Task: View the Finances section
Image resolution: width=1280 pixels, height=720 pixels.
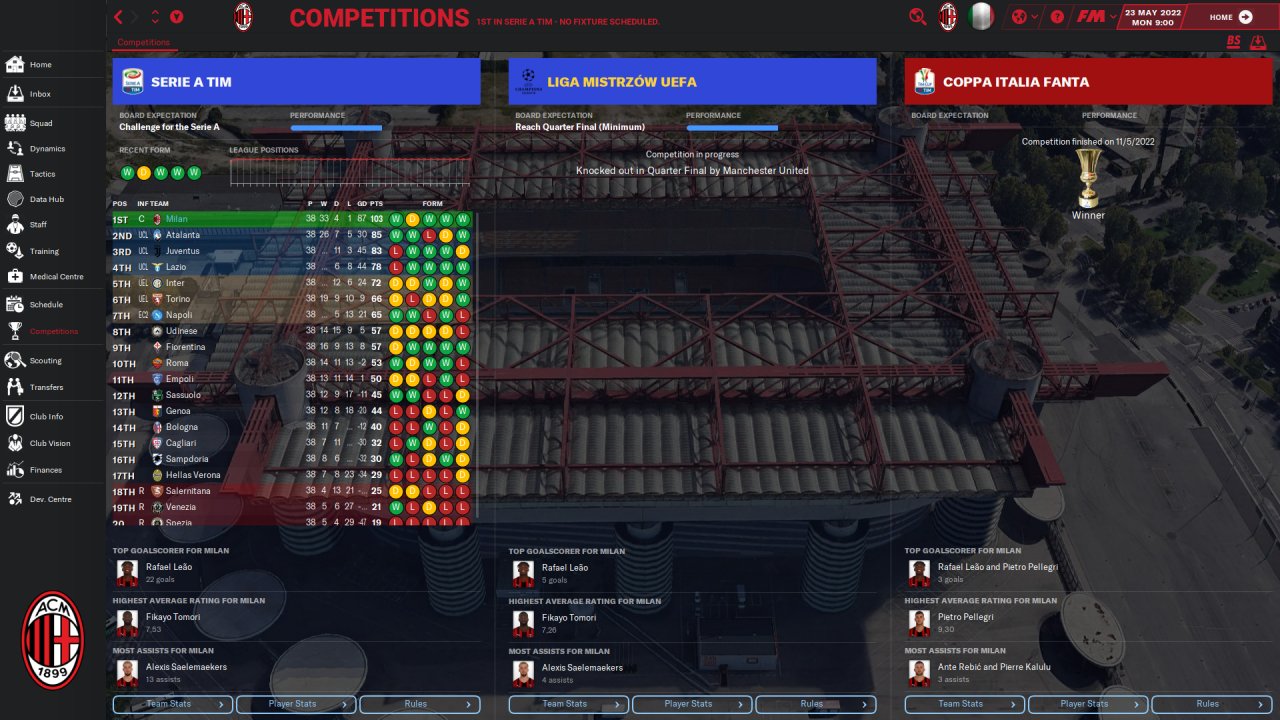Action: tap(45, 470)
